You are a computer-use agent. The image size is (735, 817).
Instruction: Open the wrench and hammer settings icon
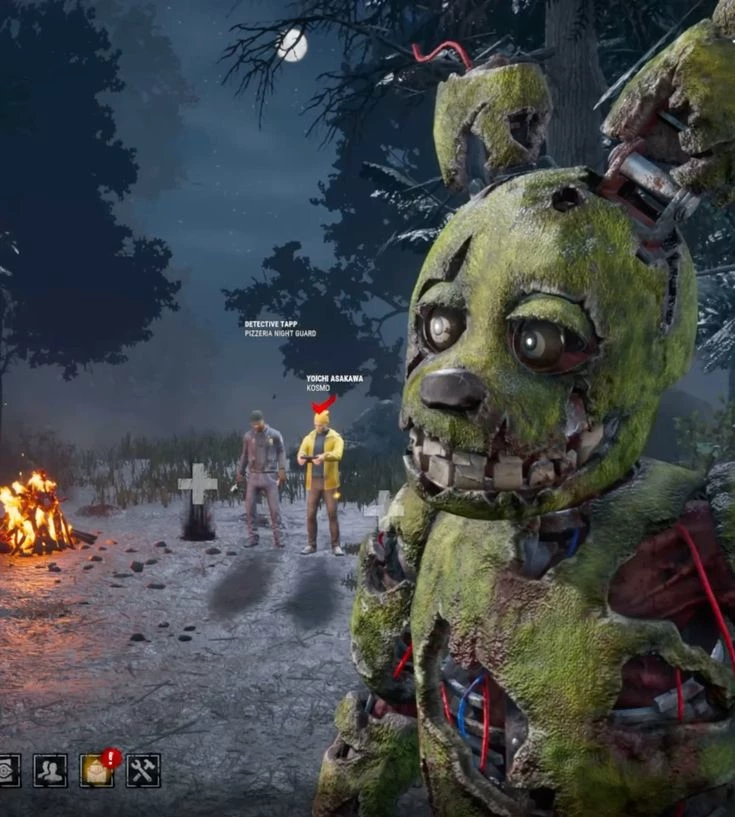pos(143,770)
